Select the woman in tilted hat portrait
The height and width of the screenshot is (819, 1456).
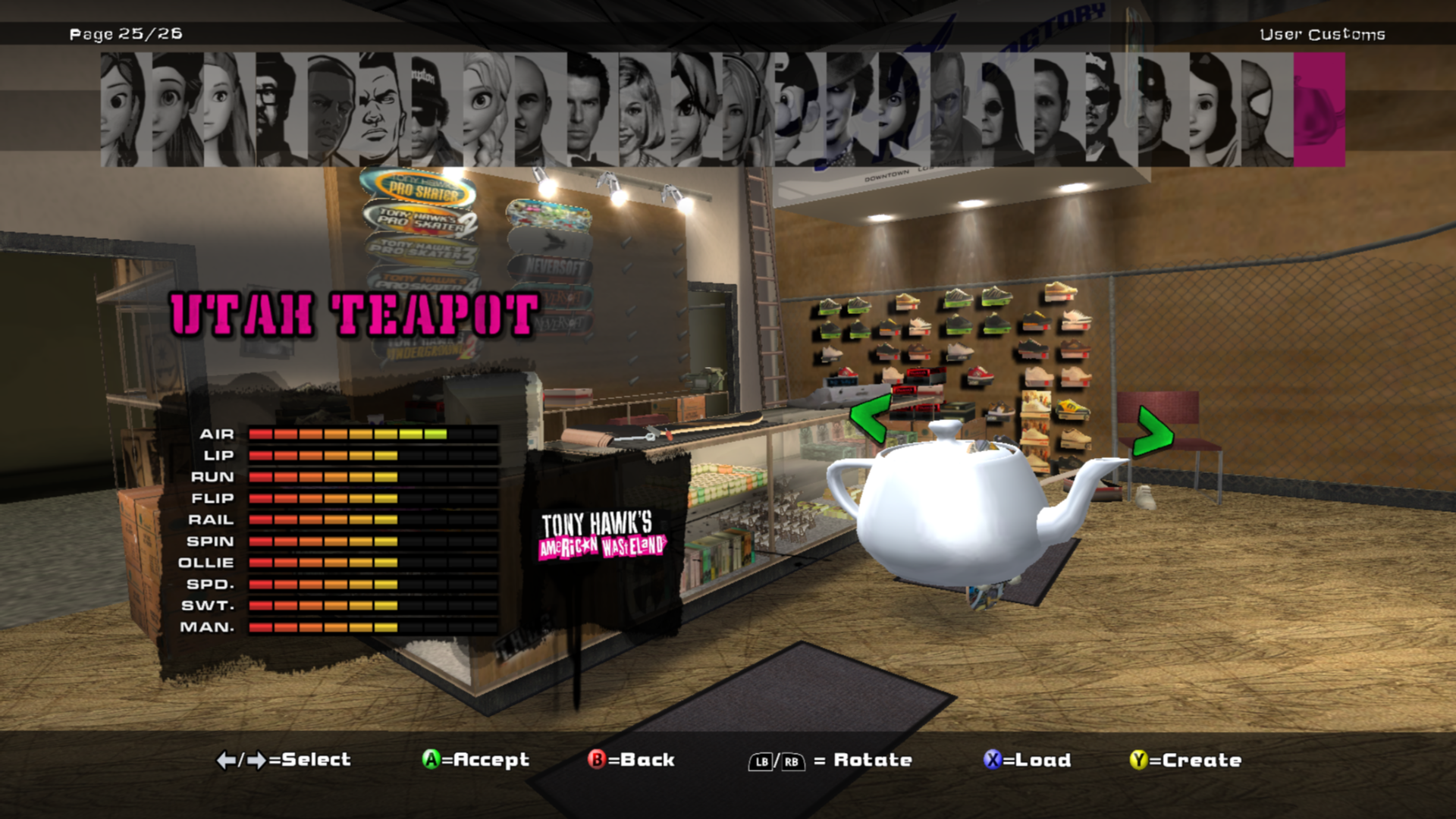click(852, 110)
